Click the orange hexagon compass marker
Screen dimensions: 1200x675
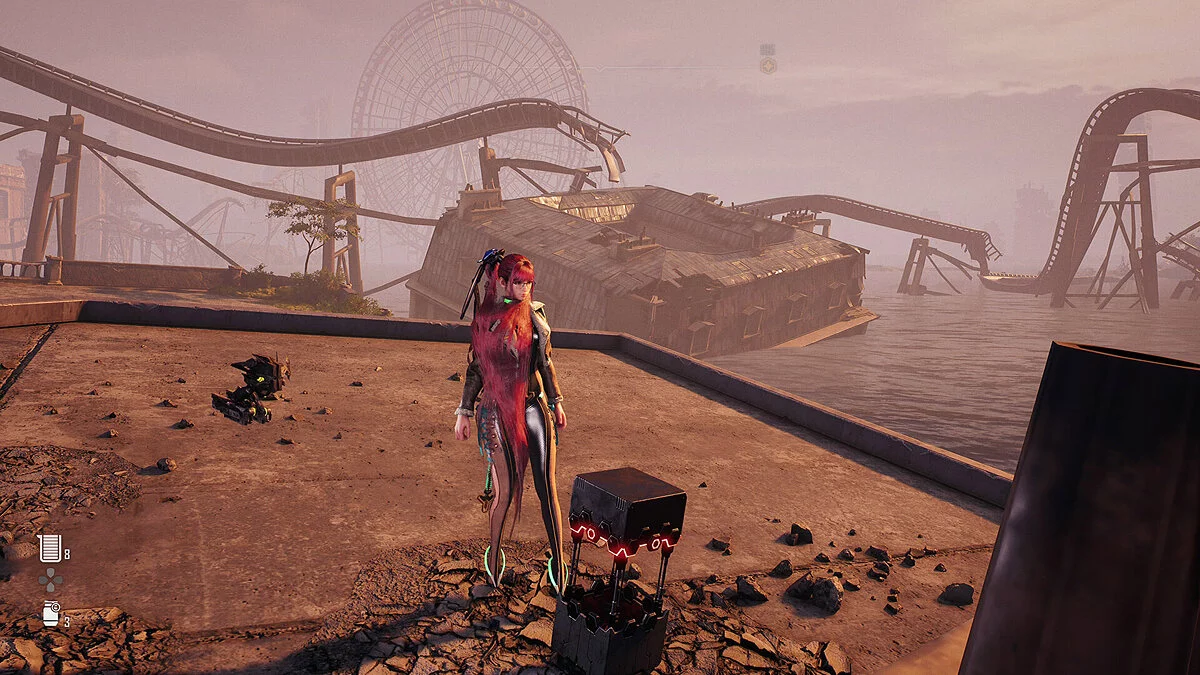pos(767,66)
